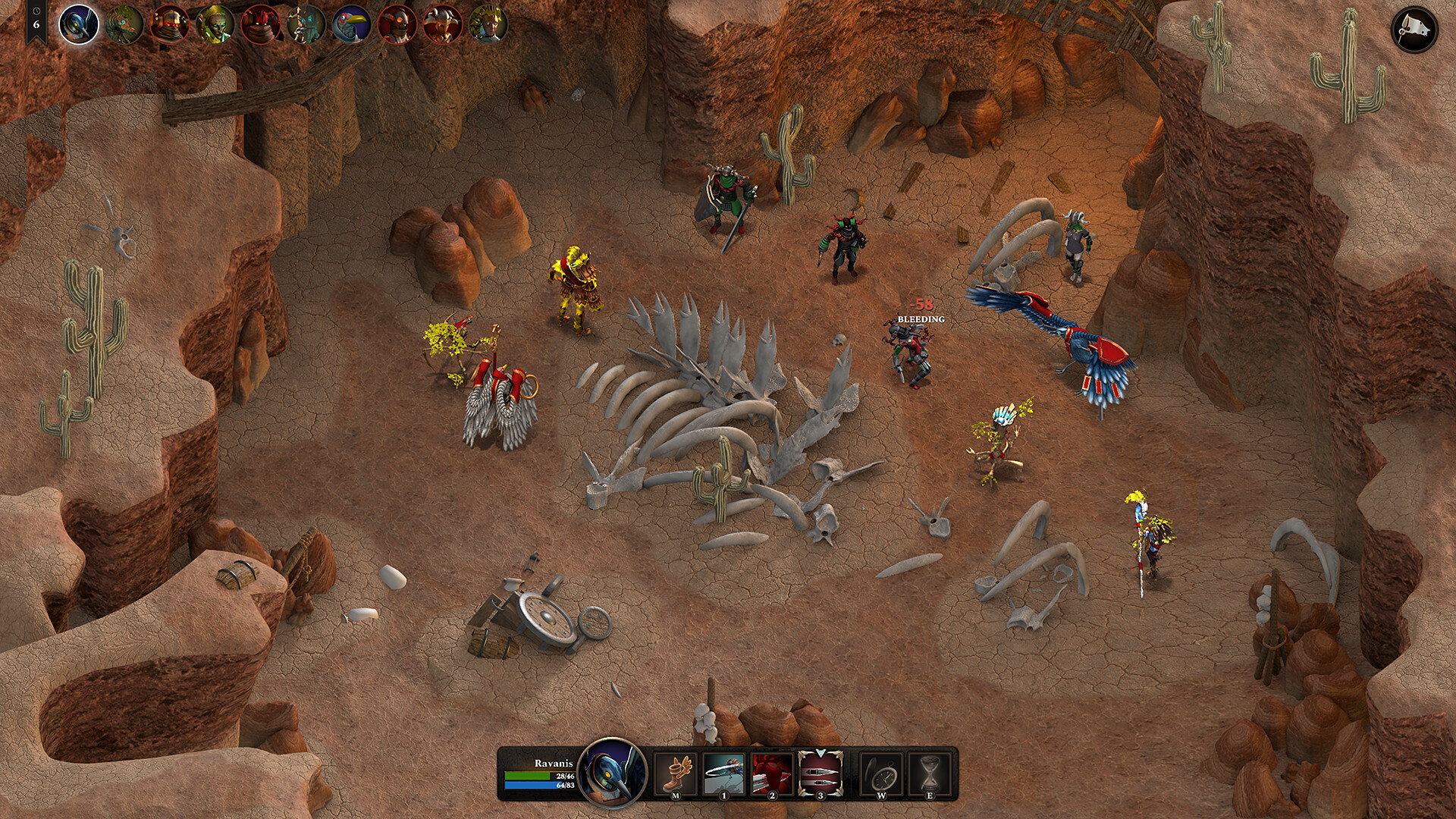The width and height of the screenshot is (1456, 819).
Task: Trigger the highlighted projectile ability slot 3
Action: pyautogui.click(x=820, y=773)
